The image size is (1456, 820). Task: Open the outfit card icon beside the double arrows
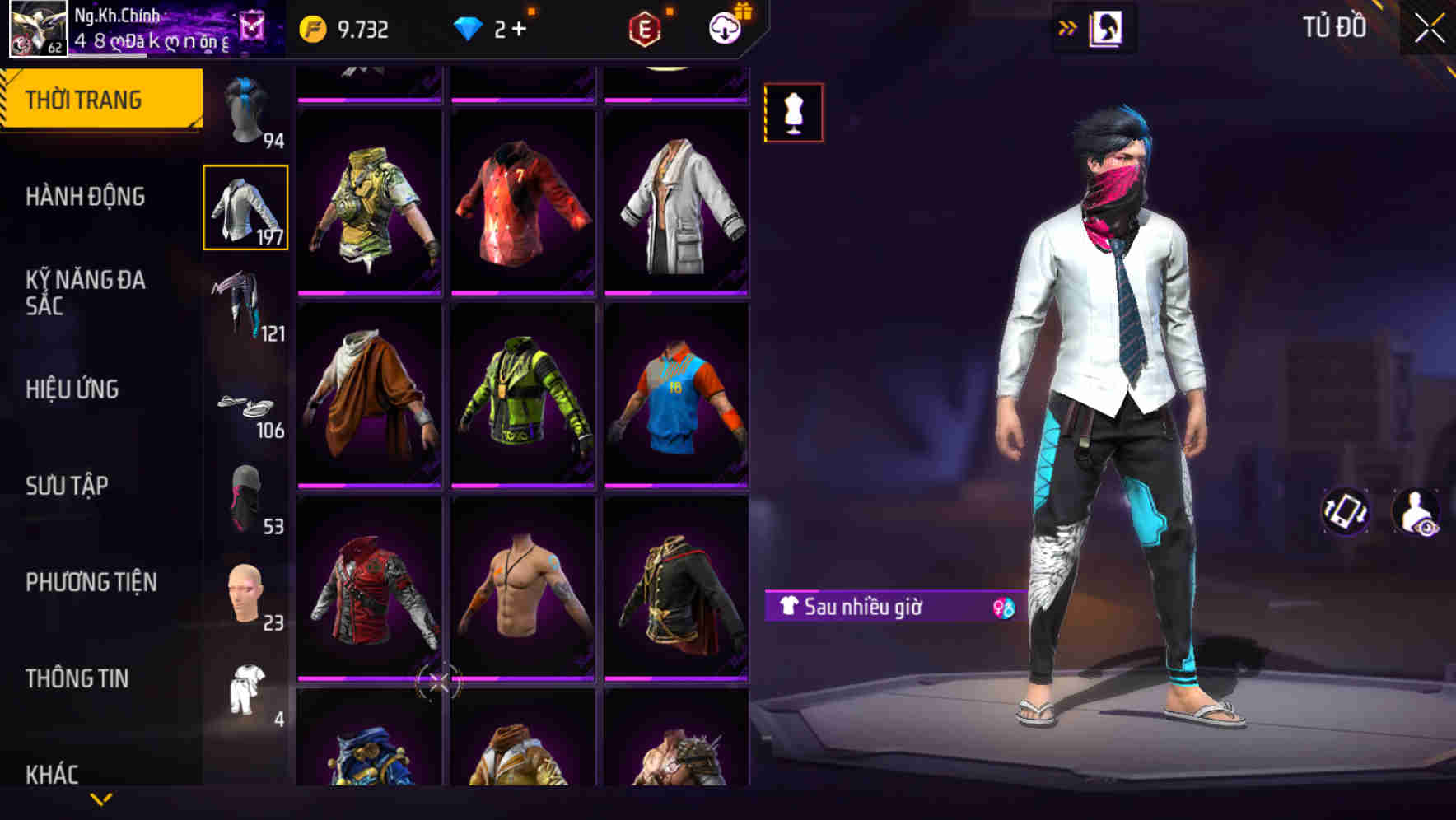coord(1106,26)
